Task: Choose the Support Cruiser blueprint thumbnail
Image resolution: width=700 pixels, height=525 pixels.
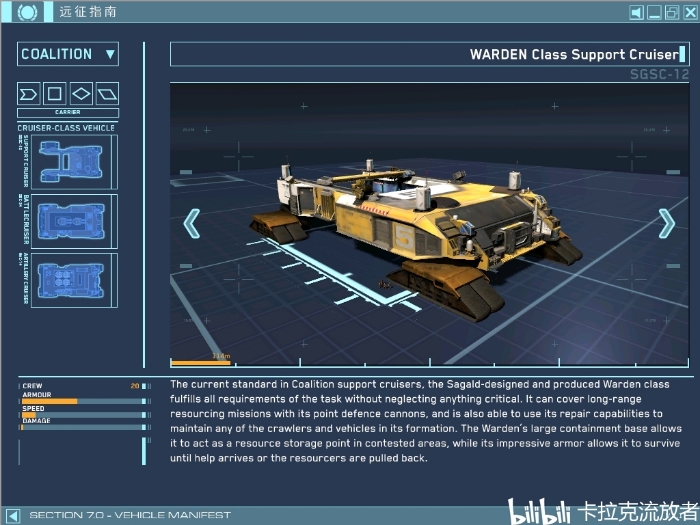Action: pyautogui.click(x=74, y=162)
